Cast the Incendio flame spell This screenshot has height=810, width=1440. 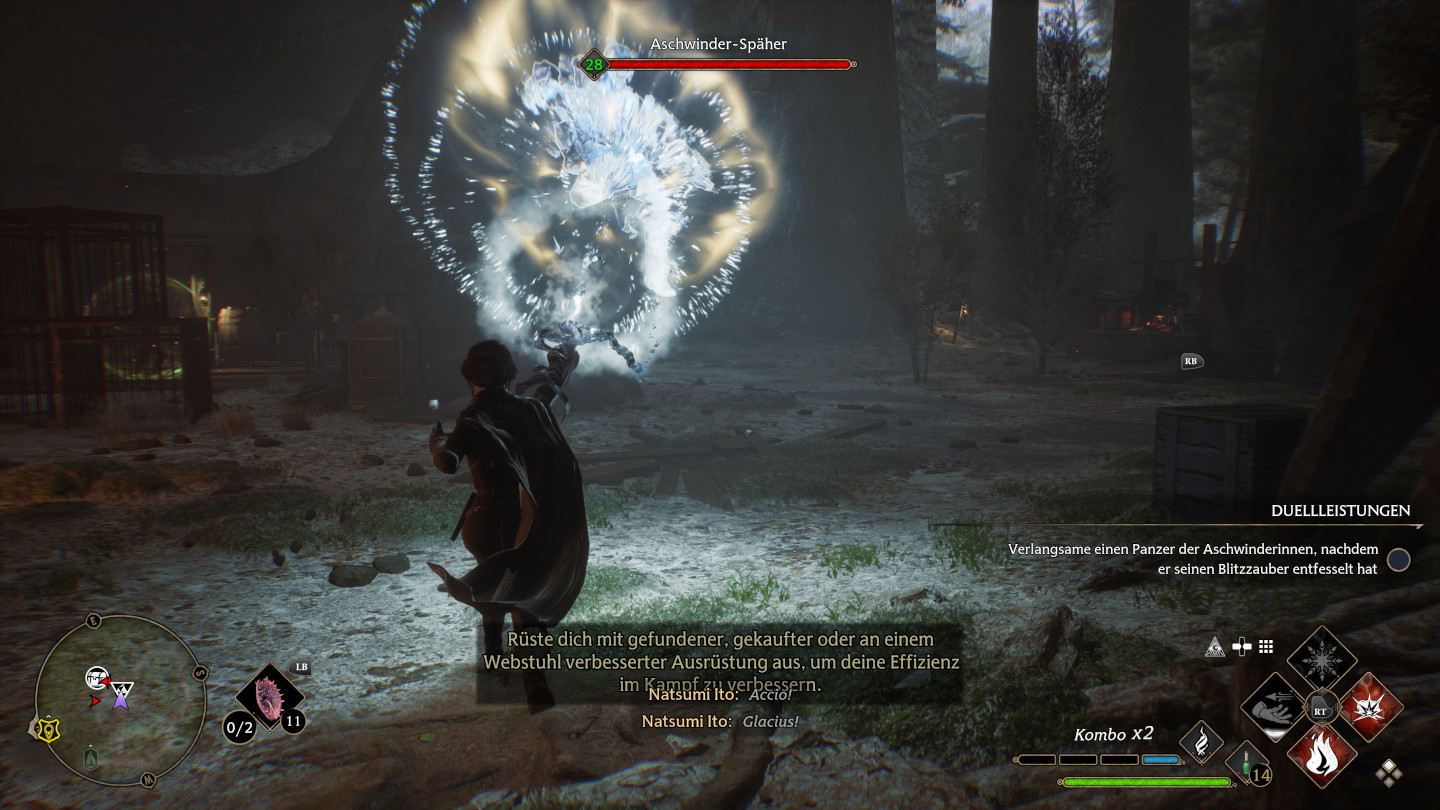click(1321, 754)
